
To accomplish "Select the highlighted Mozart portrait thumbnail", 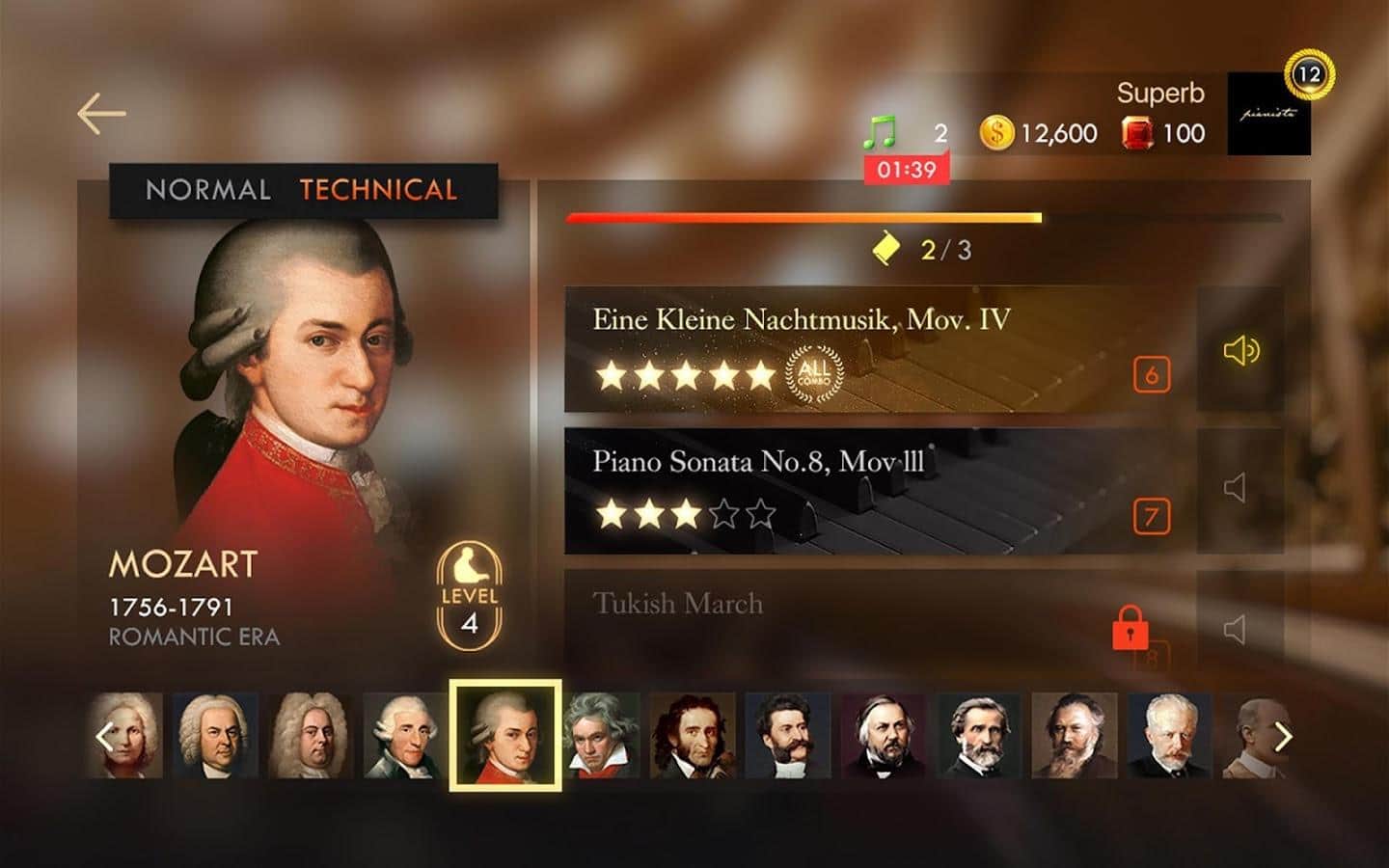I will pyautogui.click(x=504, y=735).
